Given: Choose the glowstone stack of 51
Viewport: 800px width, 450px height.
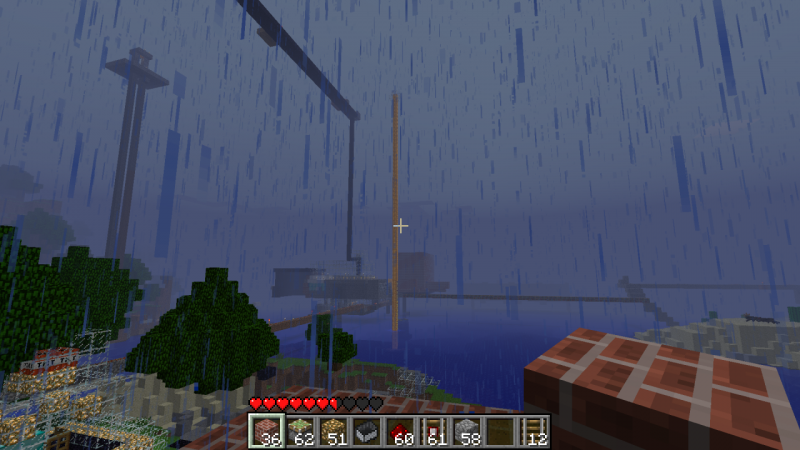Looking at the screenshot, I should point(331,431).
